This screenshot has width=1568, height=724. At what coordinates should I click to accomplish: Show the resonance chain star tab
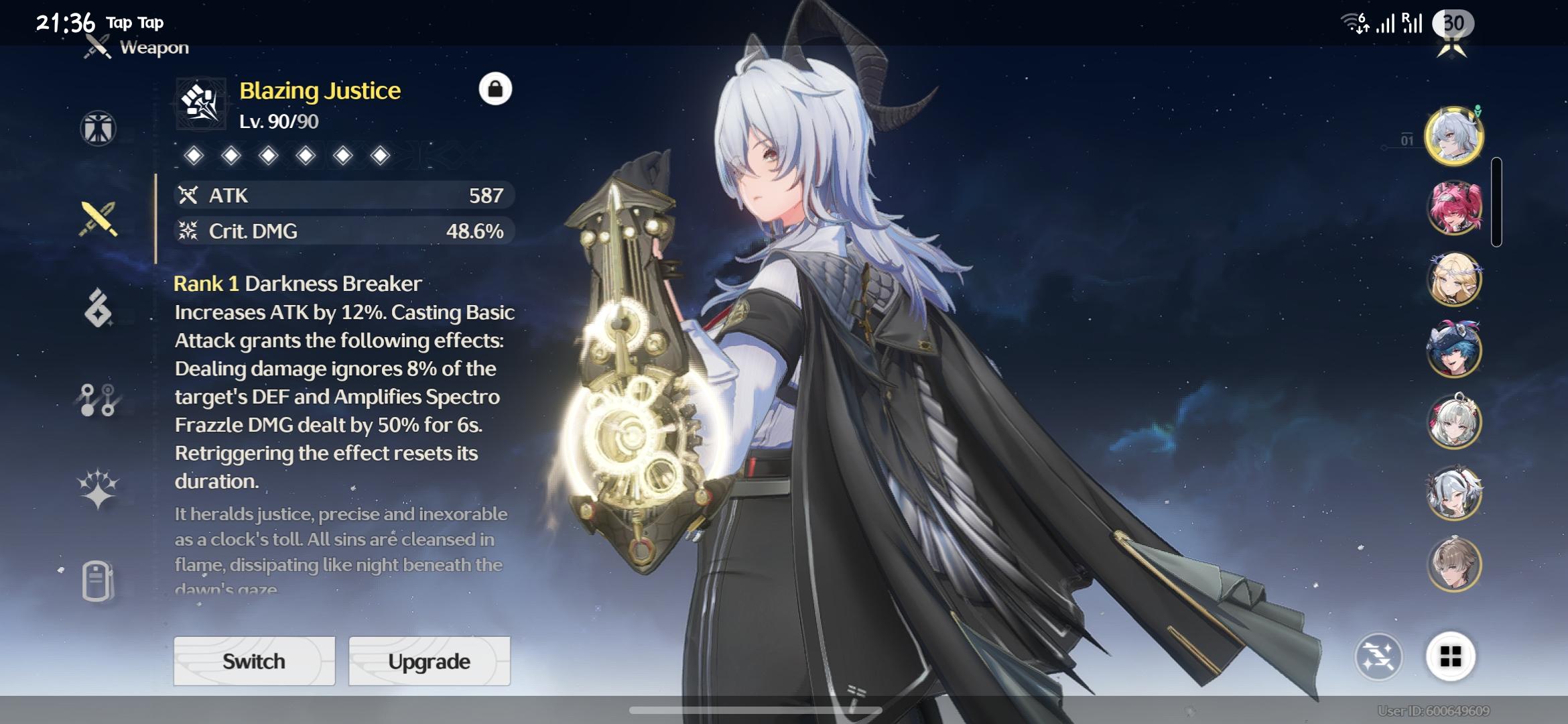pyautogui.click(x=99, y=489)
